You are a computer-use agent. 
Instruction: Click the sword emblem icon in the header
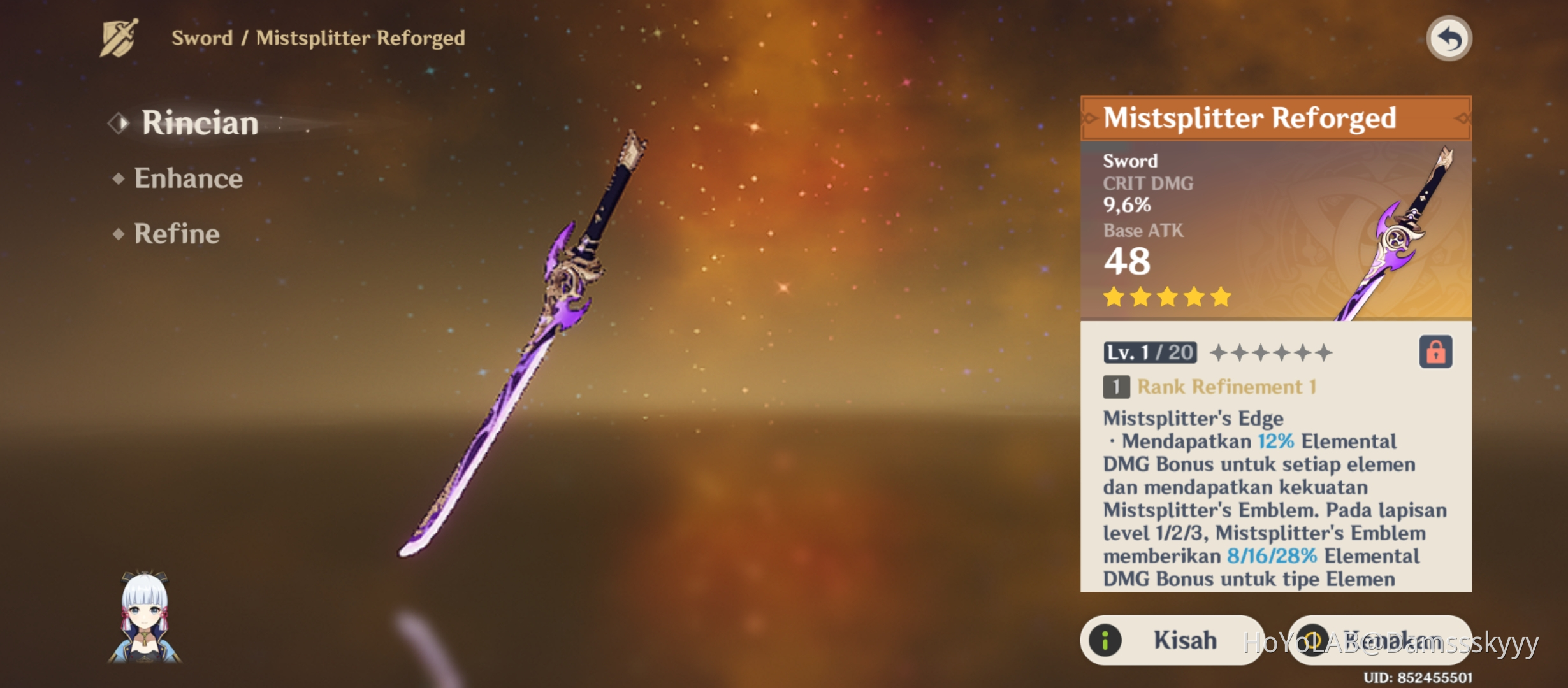point(119,38)
